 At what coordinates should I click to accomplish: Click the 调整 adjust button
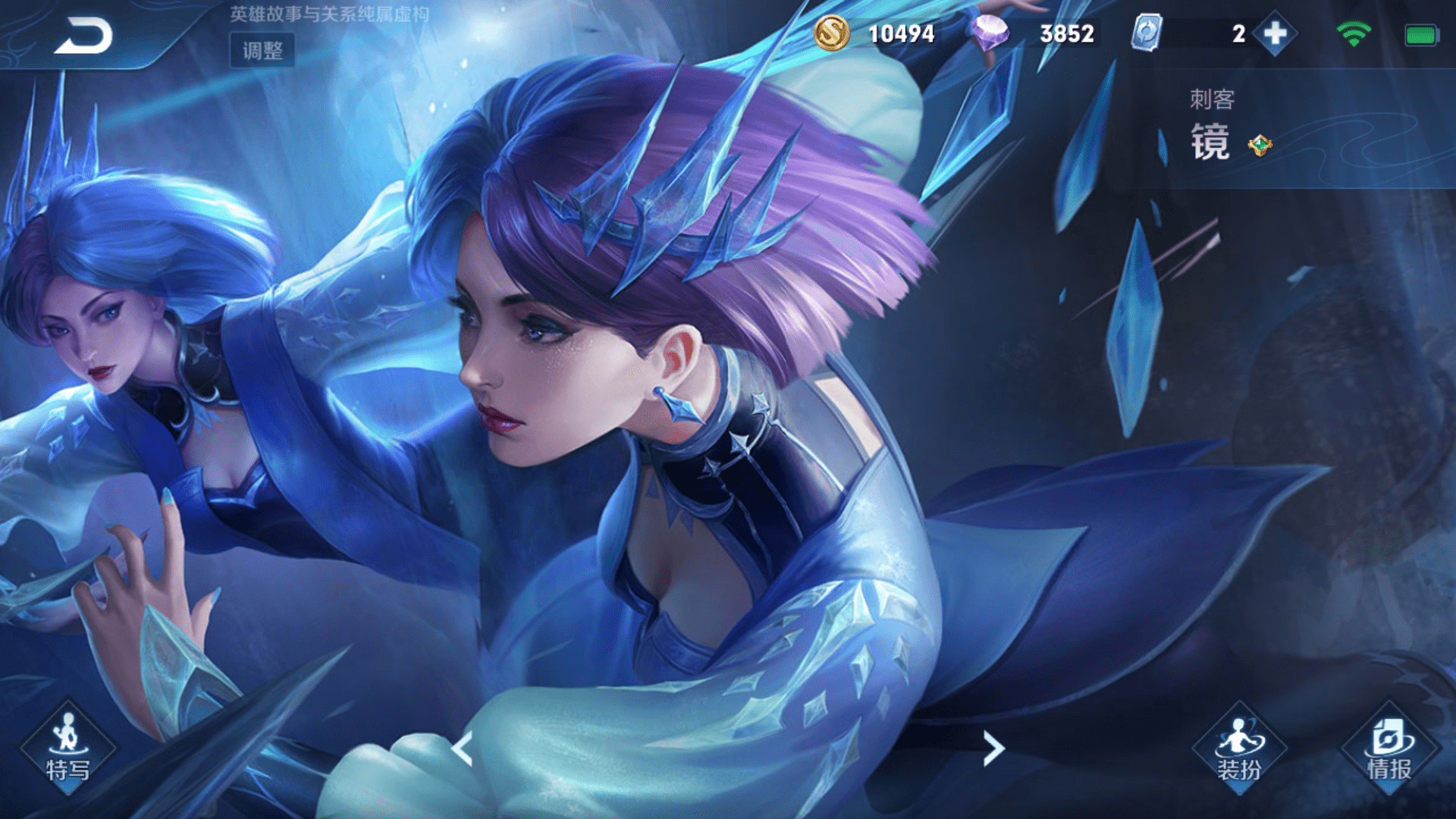click(262, 51)
